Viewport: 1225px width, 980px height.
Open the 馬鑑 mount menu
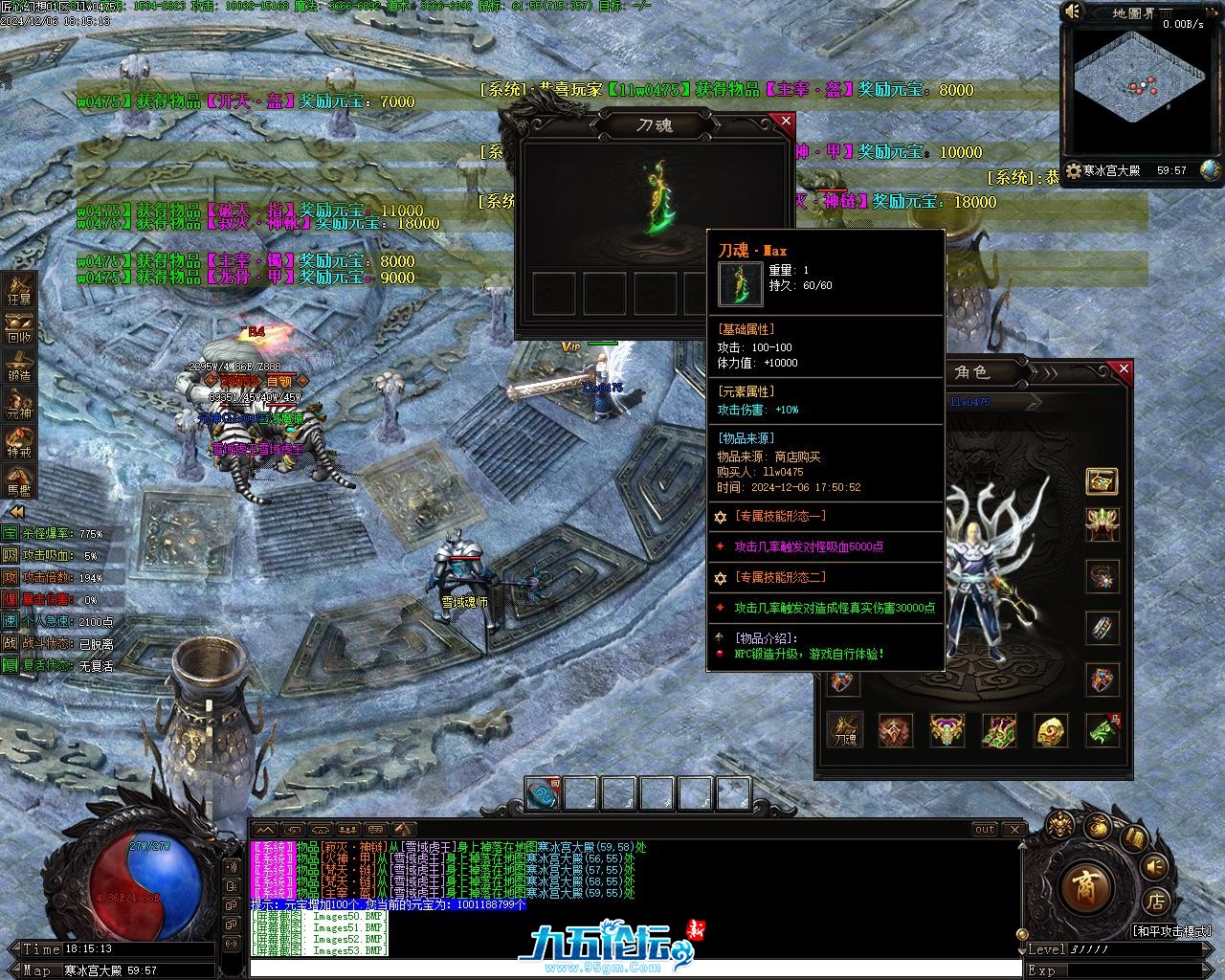click(x=19, y=480)
